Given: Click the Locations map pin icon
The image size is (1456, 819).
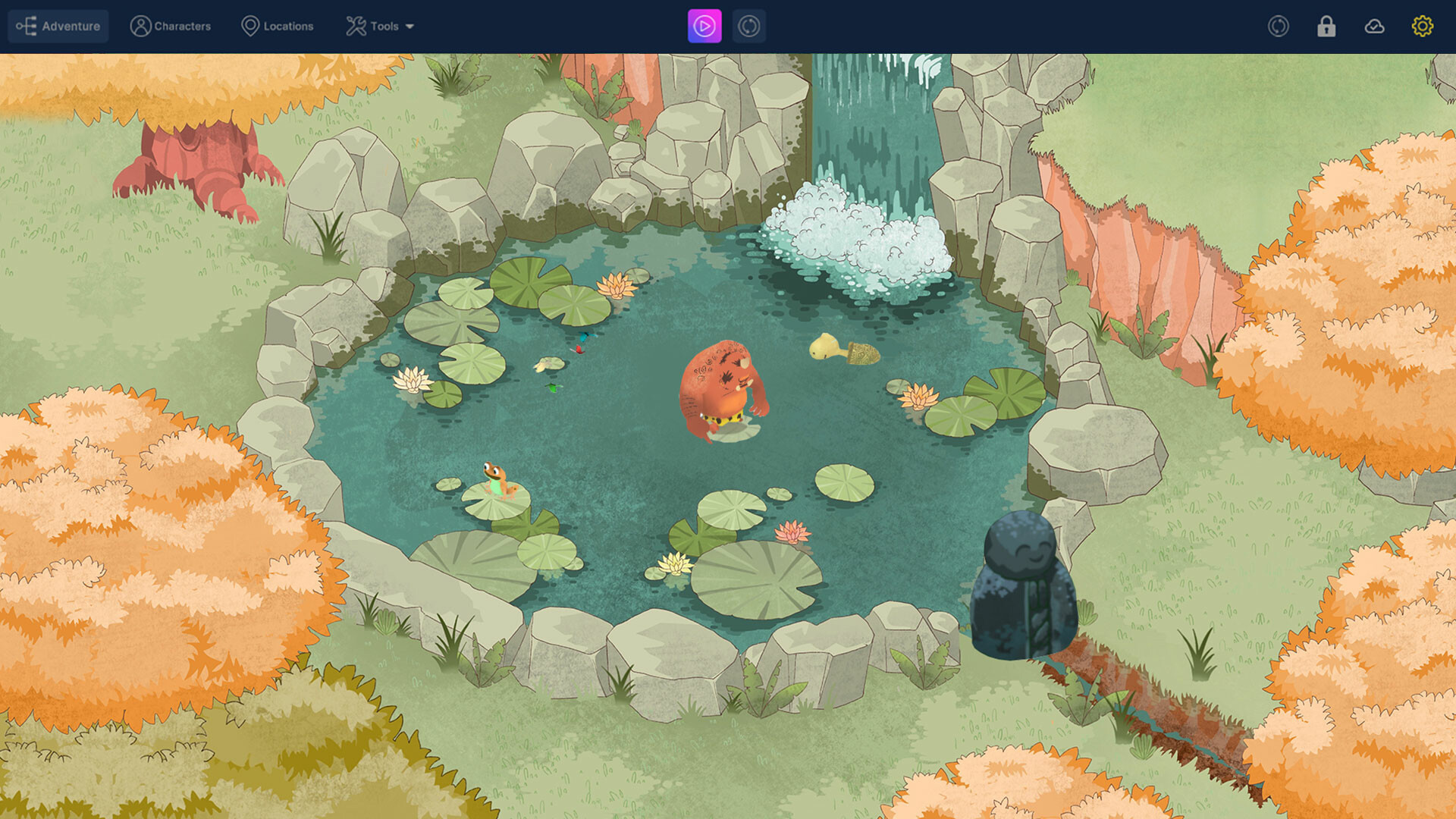Looking at the screenshot, I should click(250, 25).
